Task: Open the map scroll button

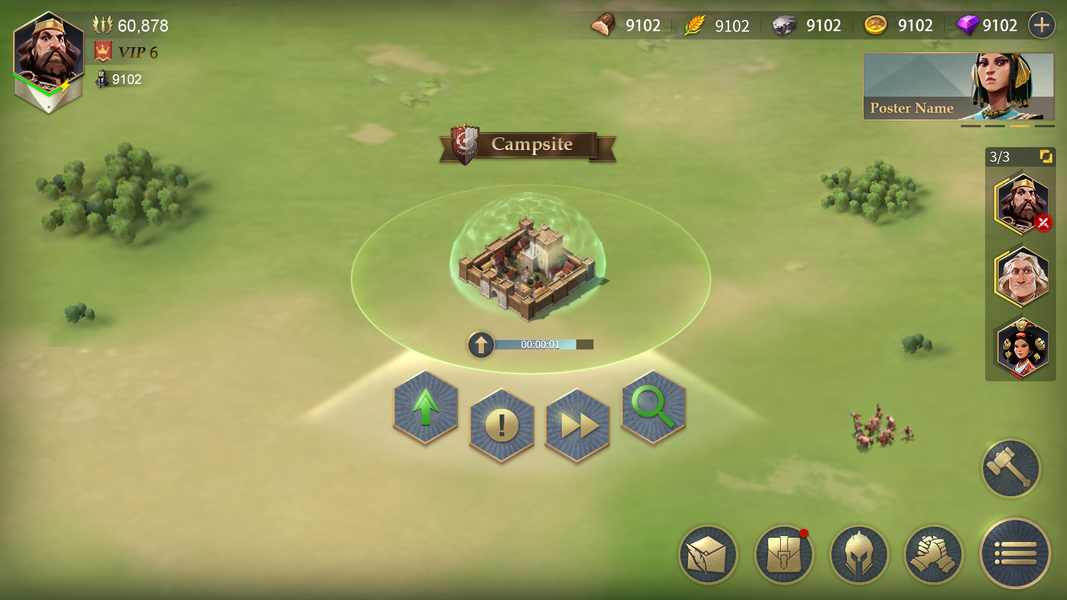Action: pyautogui.click(x=708, y=555)
